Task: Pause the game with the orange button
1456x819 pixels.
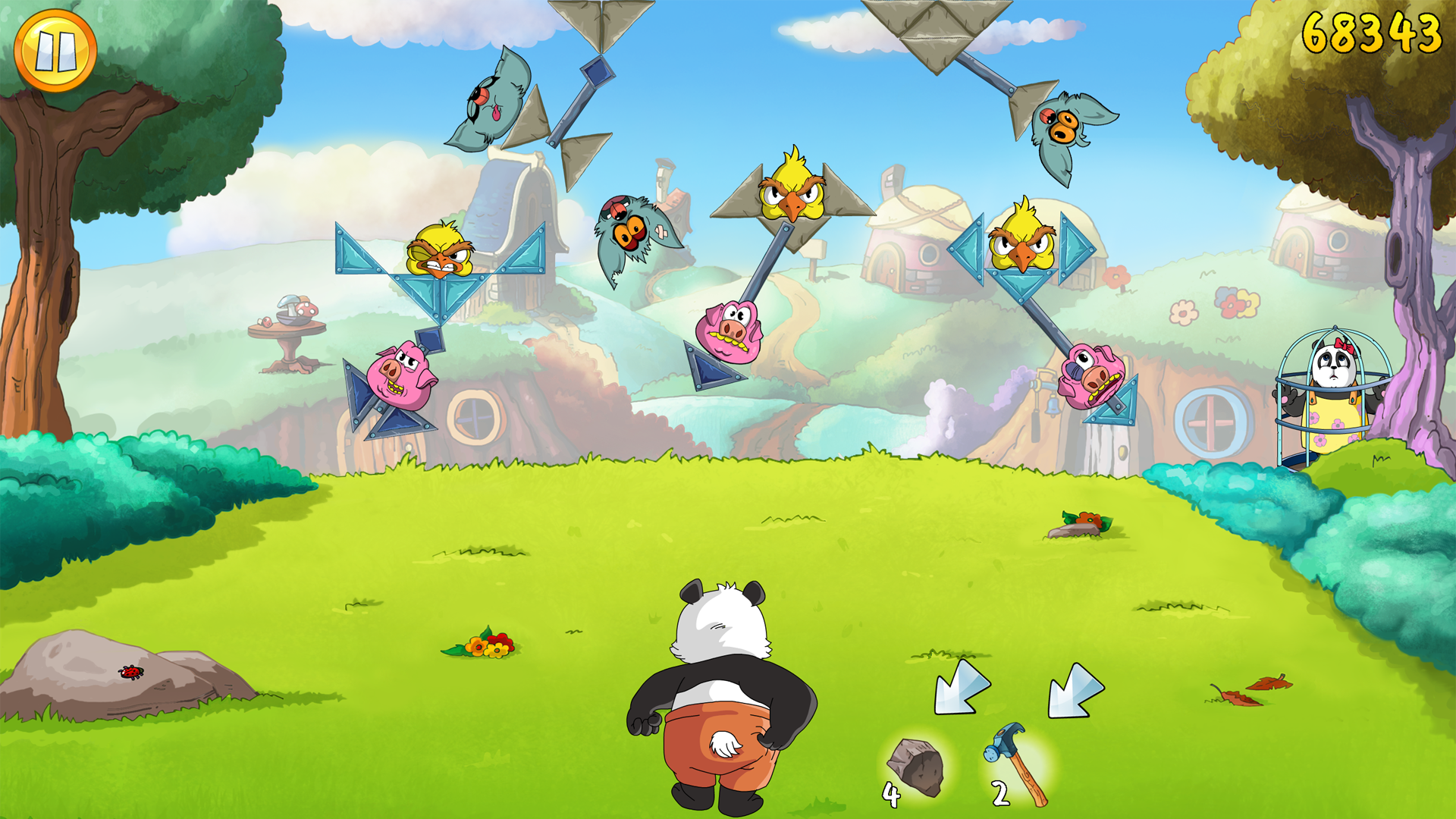Action: [x=55, y=51]
